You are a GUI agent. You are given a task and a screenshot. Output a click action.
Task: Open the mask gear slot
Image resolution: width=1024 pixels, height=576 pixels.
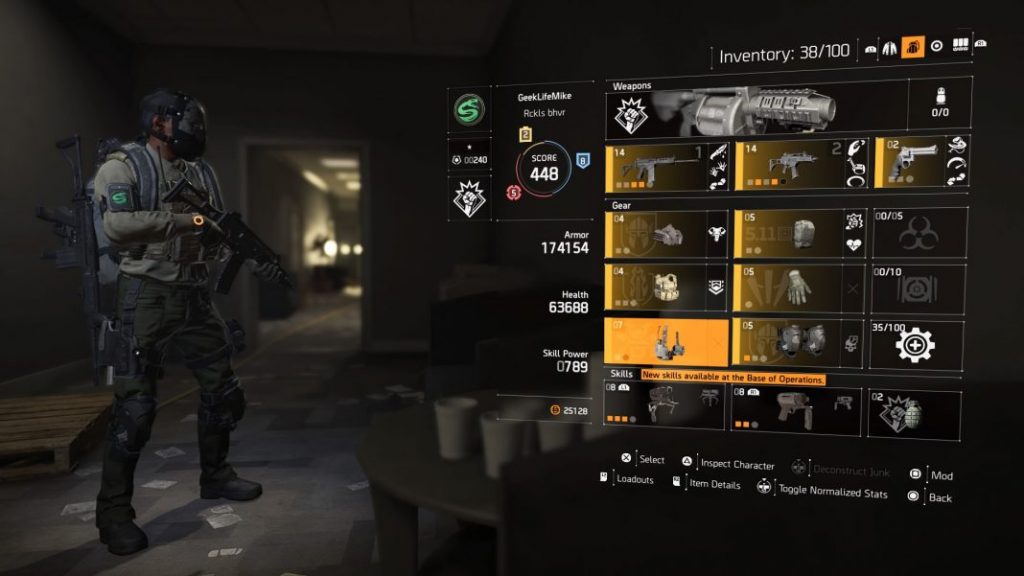(x=666, y=234)
